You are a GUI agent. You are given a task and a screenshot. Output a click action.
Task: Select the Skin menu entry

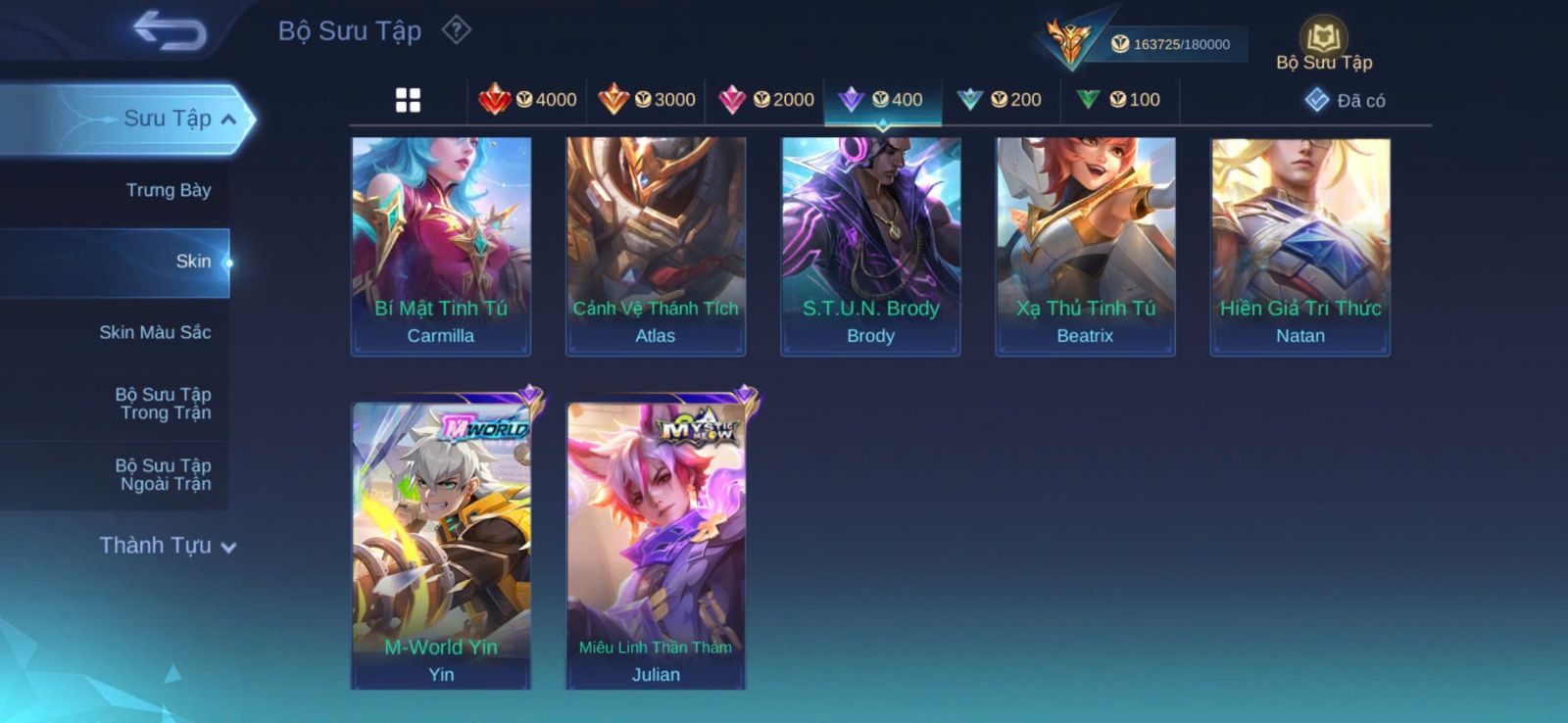[x=192, y=262]
